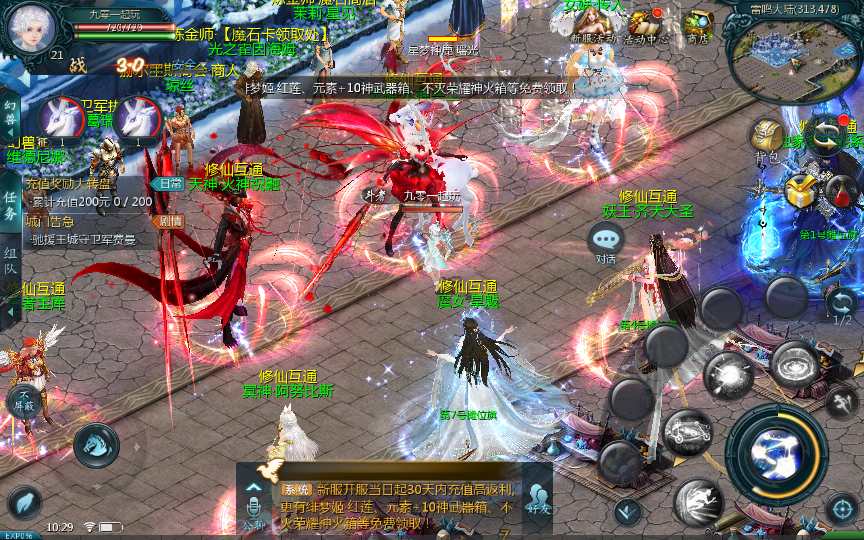
Task: Open the horse mount icon
Action: pos(96,443)
